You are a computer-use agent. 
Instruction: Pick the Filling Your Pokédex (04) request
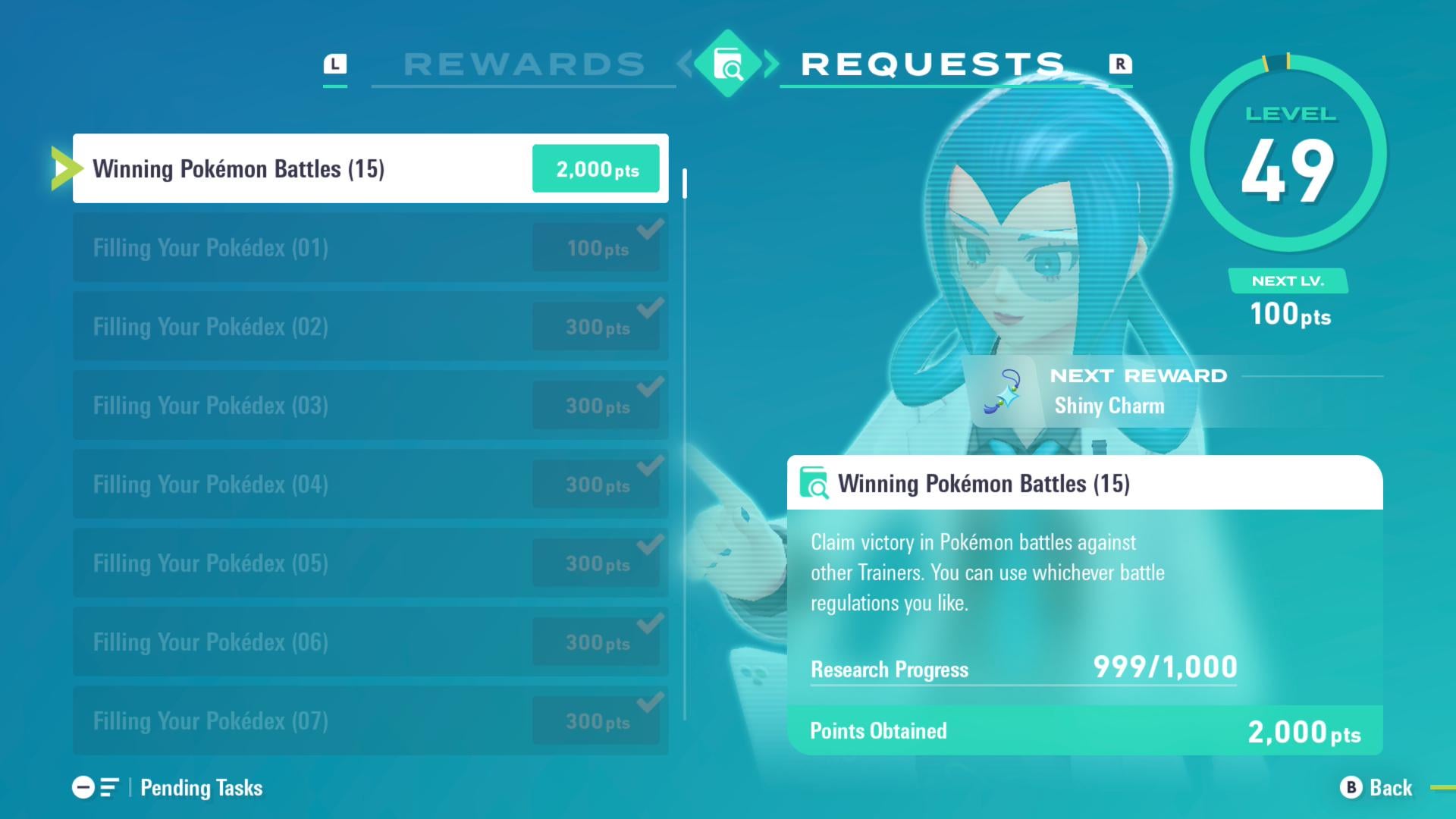[370, 484]
